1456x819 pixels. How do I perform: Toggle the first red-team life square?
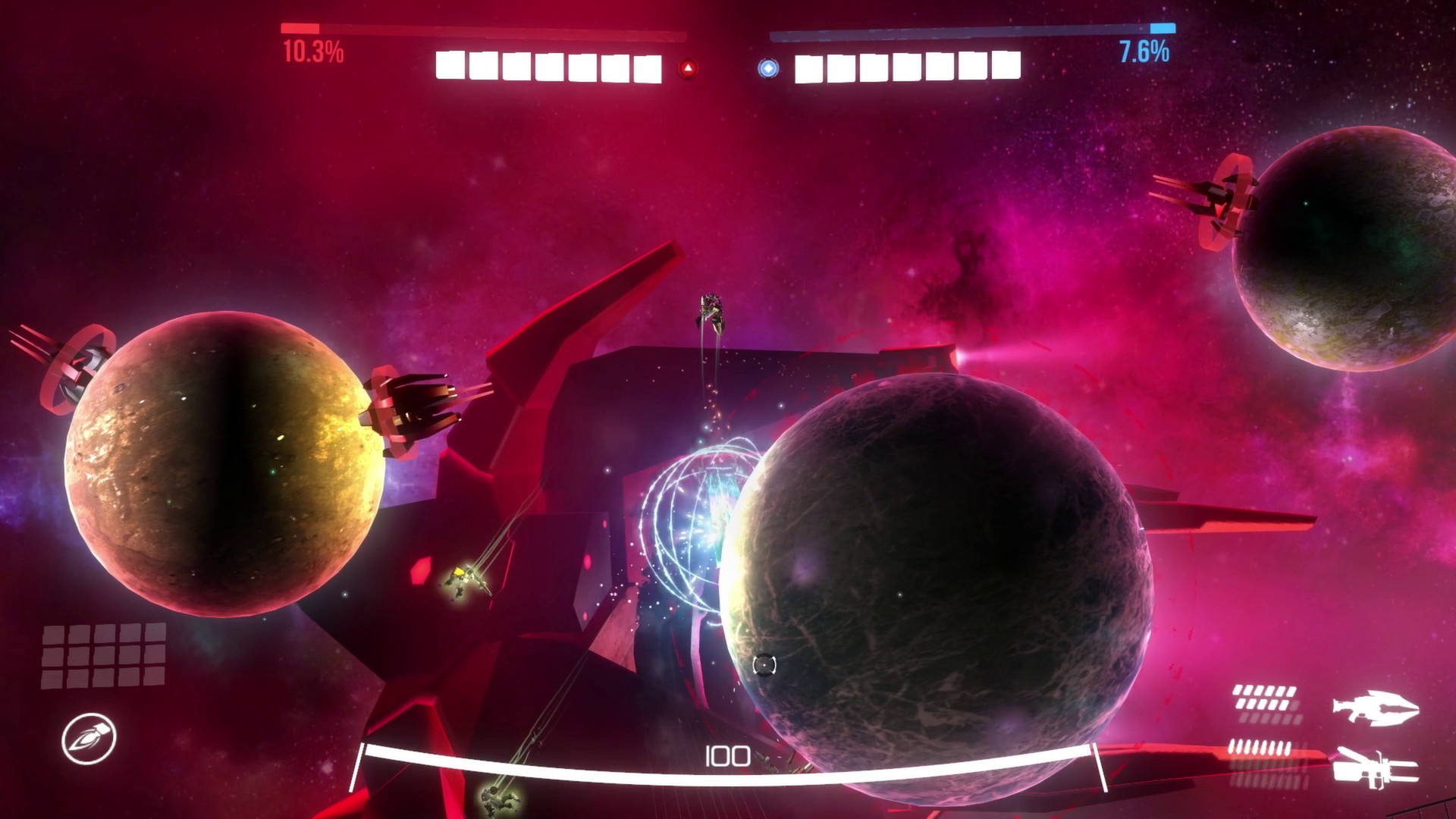point(451,66)
